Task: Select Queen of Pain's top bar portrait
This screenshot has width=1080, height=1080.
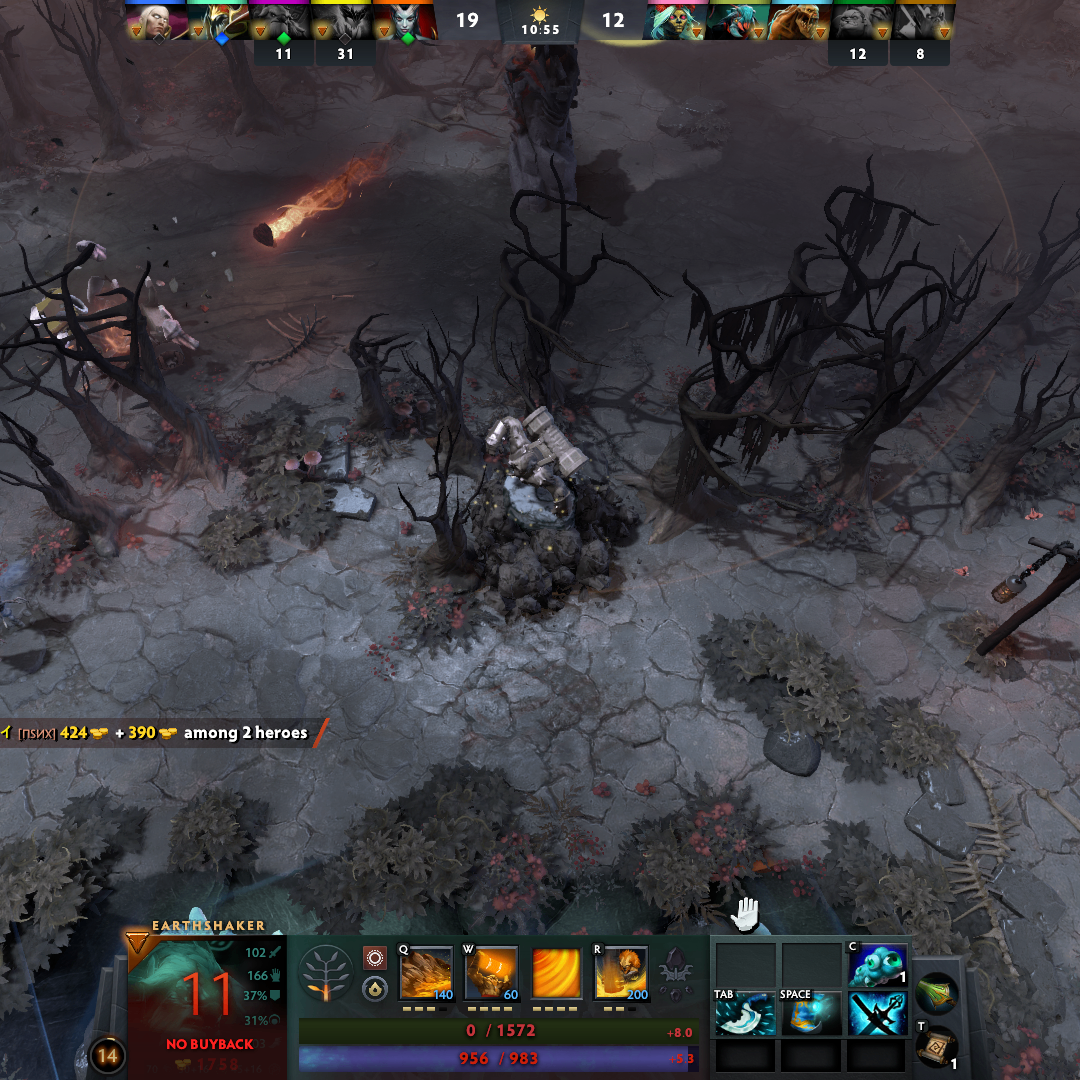Action: 404,22
